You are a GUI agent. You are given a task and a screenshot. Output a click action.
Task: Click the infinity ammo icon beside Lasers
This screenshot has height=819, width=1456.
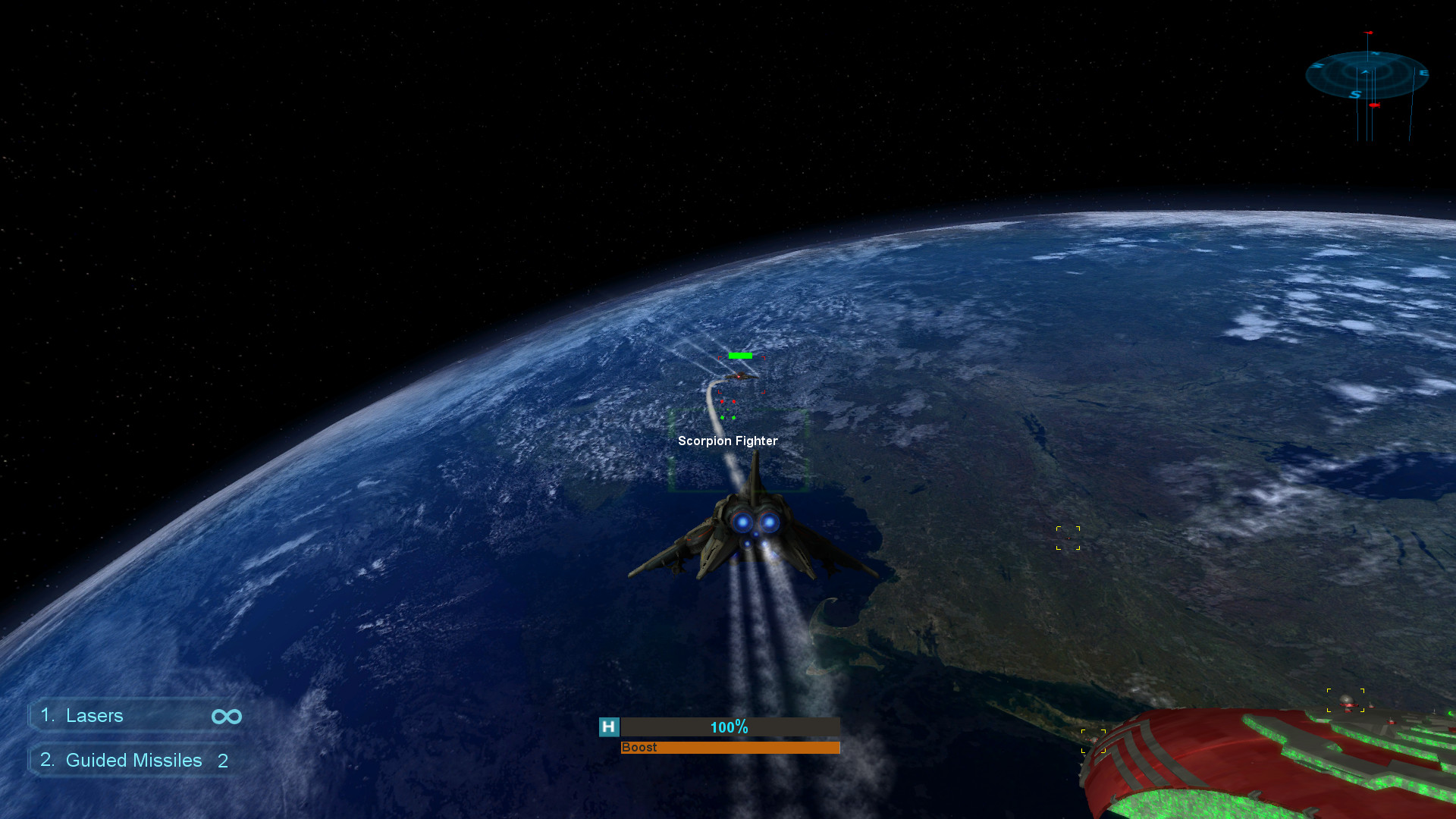pos(225,716)
